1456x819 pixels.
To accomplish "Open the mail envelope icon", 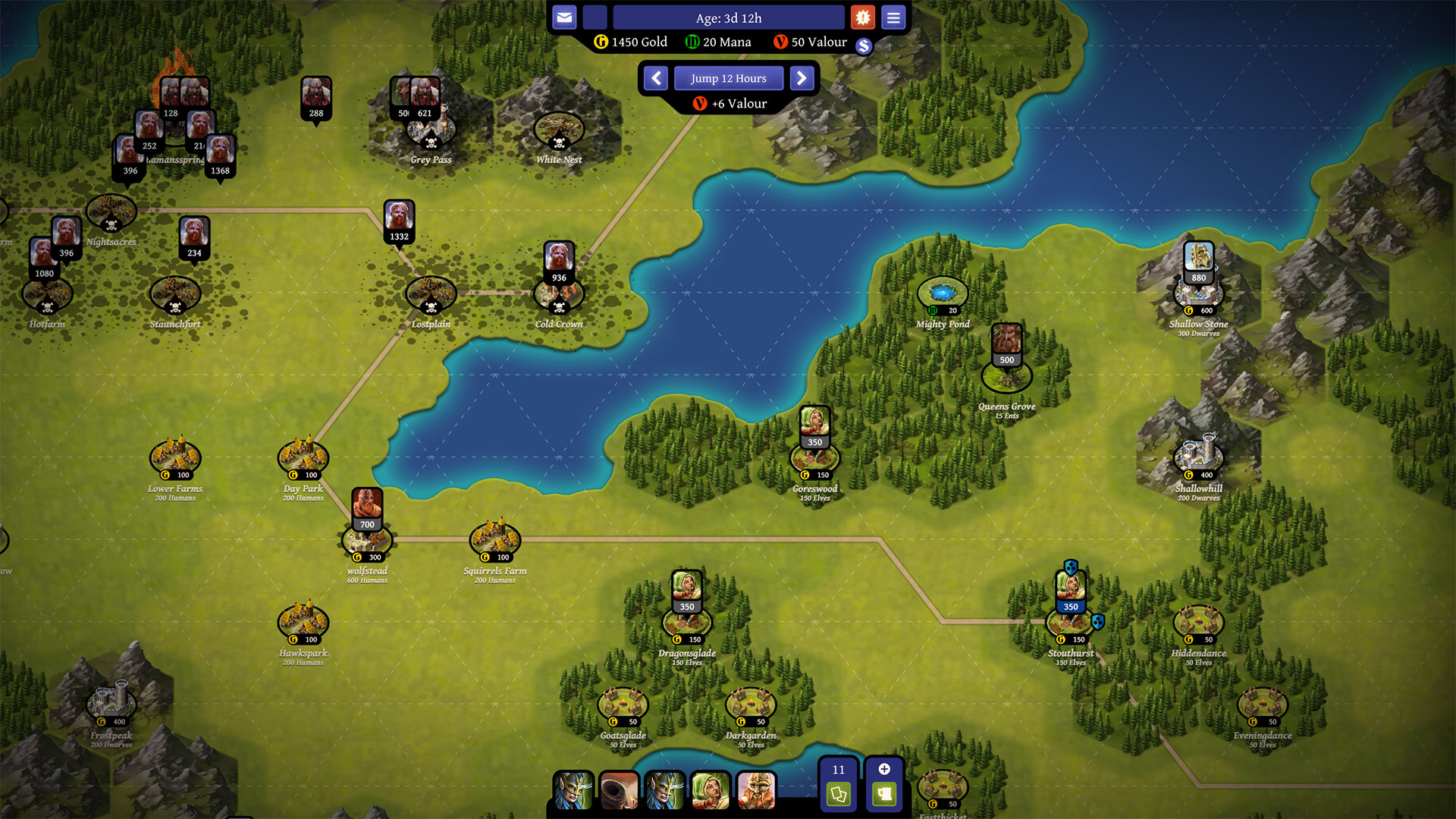I will (x=564, y=17).
